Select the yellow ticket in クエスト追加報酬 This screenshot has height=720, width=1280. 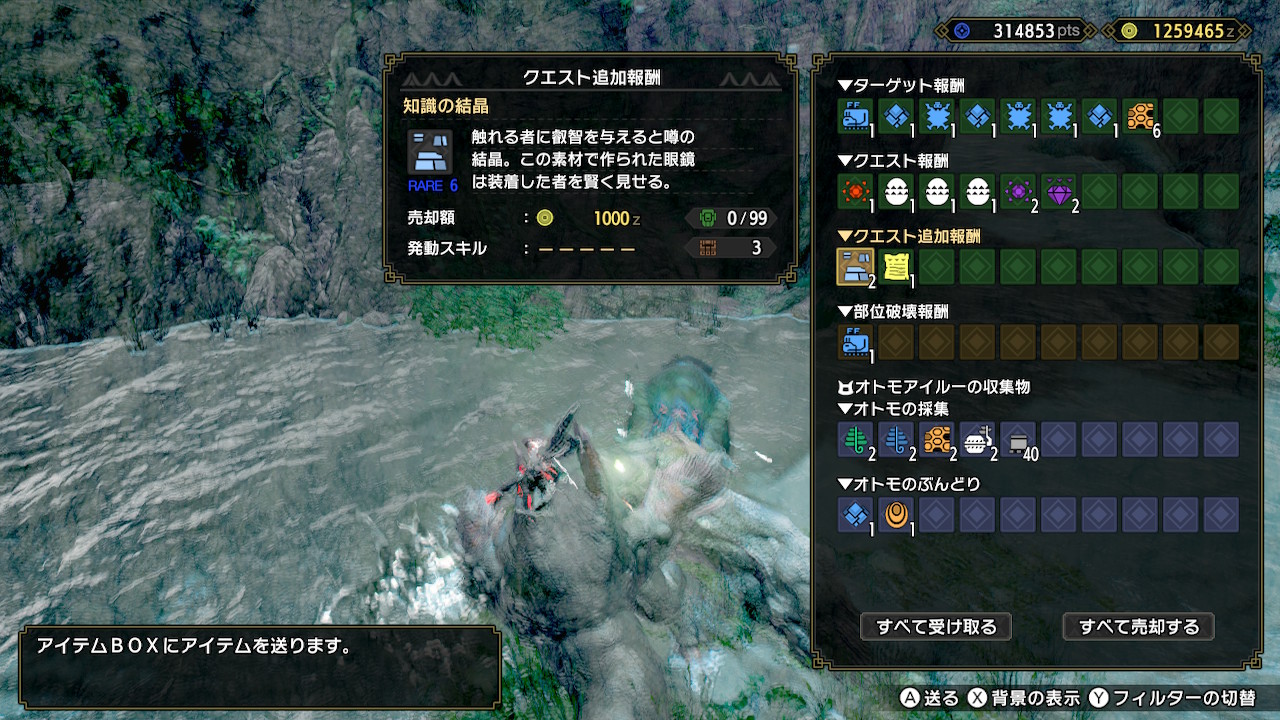(896, 266)
